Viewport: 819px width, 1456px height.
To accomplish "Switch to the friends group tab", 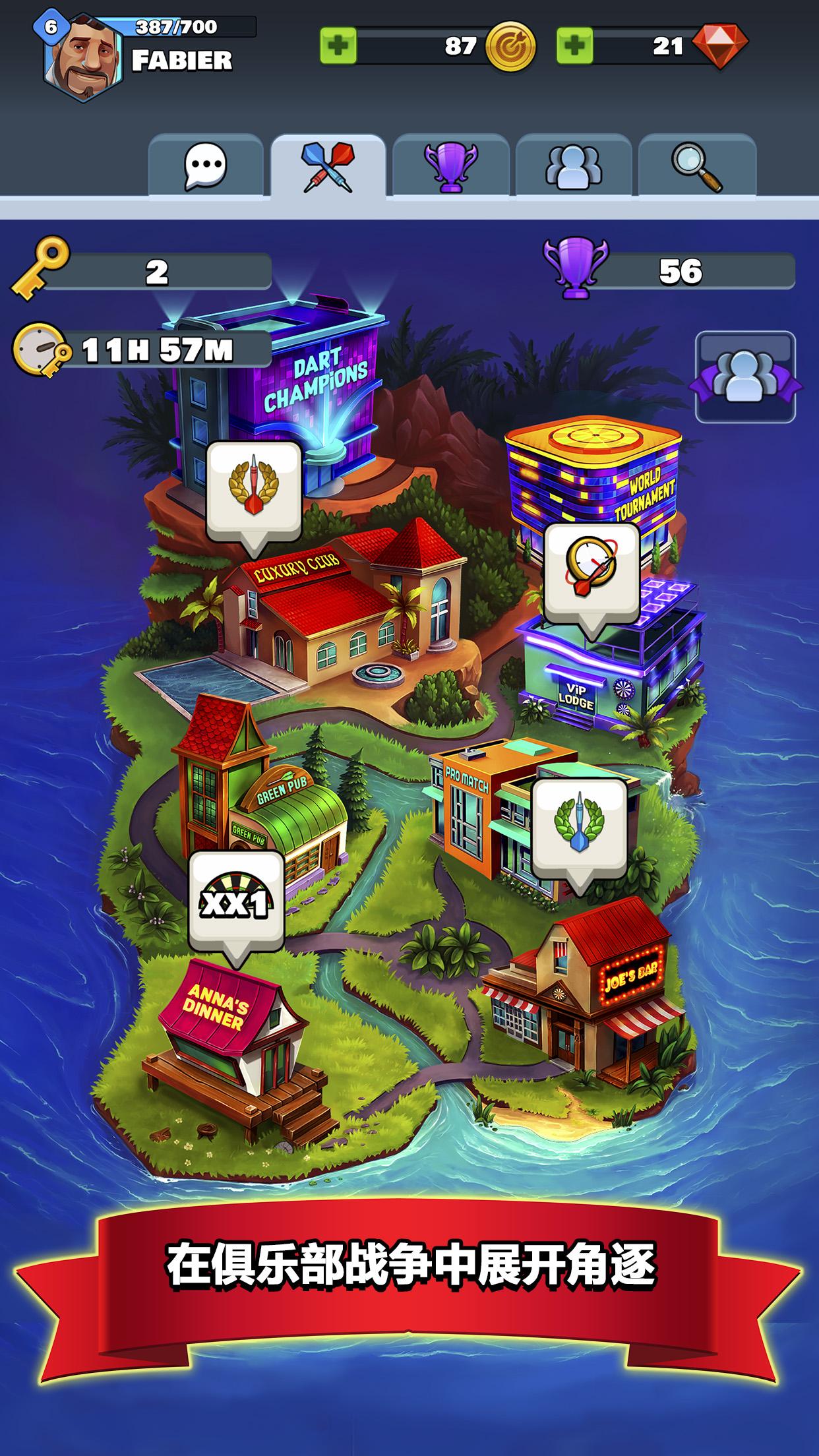I will tap(574, 166).
